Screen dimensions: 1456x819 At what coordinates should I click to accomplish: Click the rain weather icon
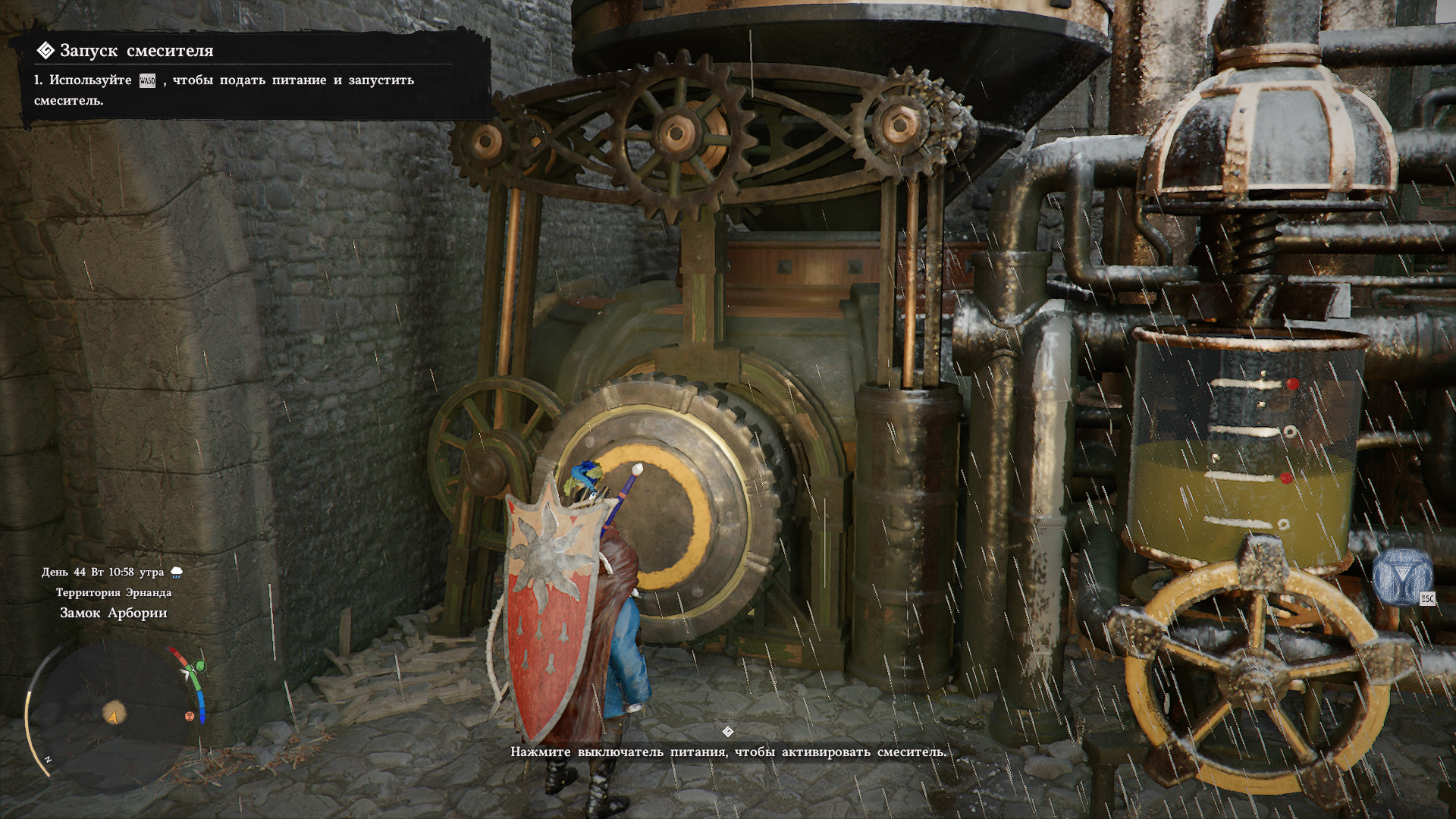pos(177,573)
